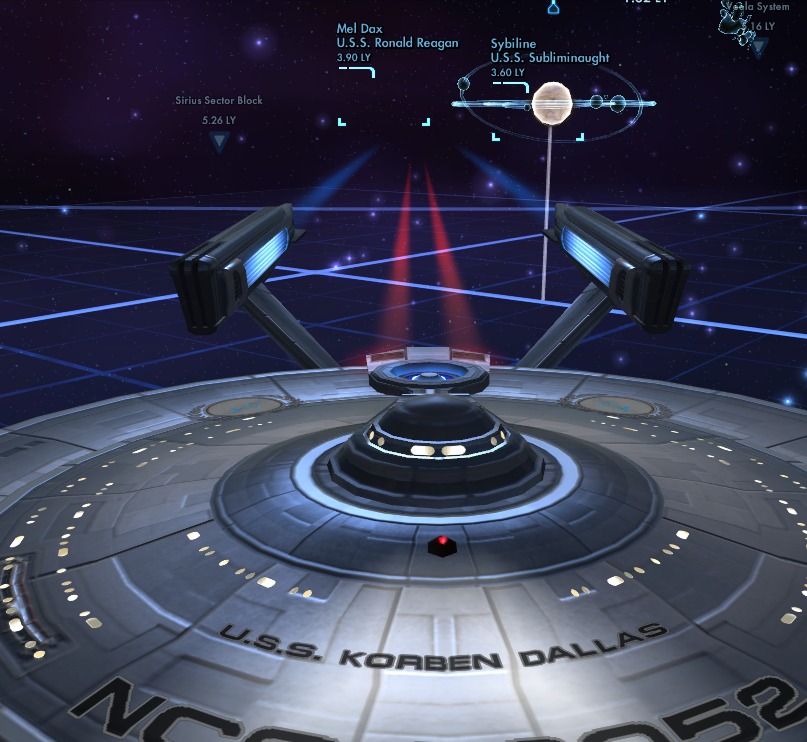
Task: Target Mel Dax's U.S.S. Ronald Reagan
Action: 384,99
